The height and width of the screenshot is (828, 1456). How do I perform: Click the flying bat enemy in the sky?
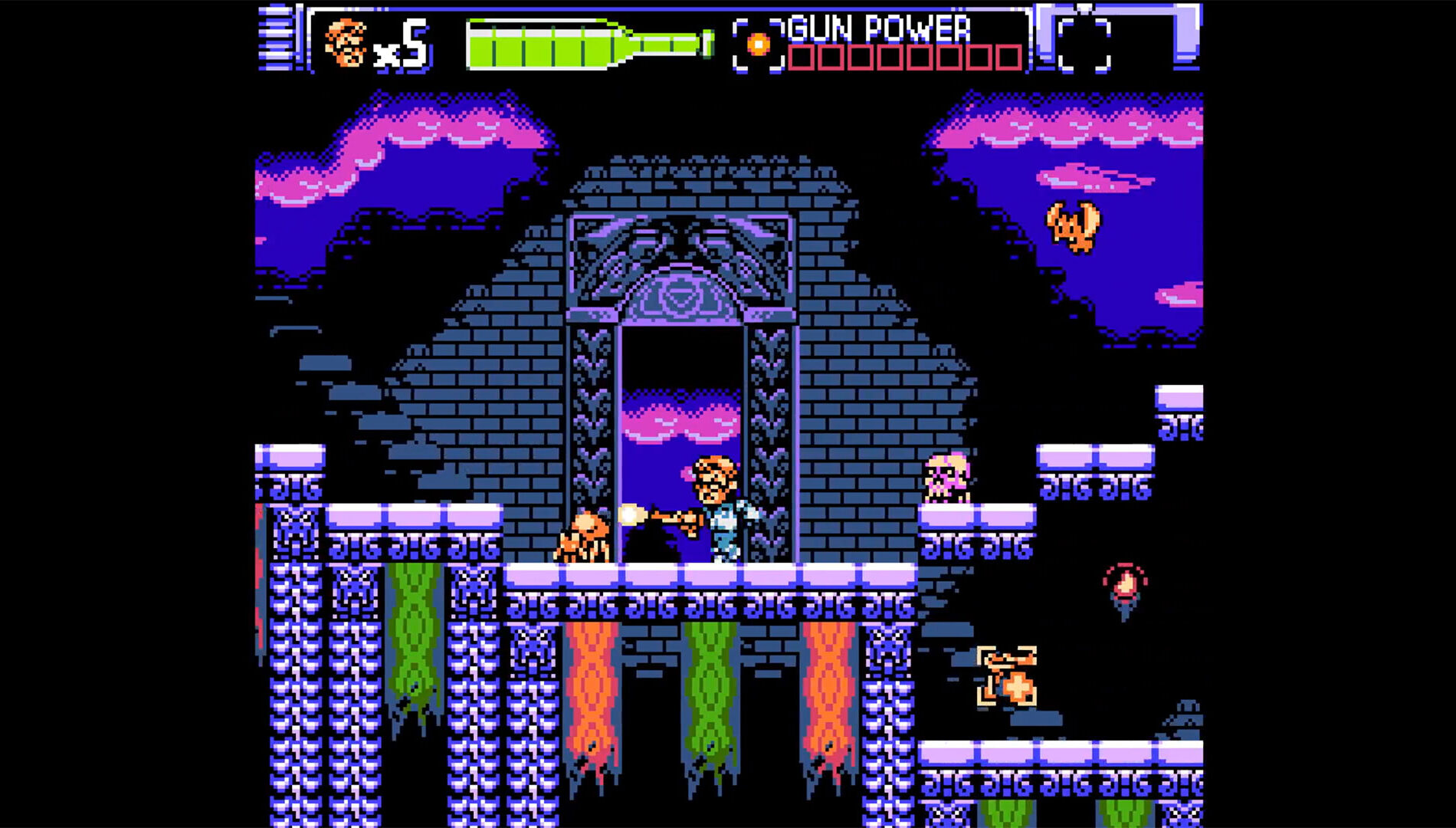click(1073, 226)
